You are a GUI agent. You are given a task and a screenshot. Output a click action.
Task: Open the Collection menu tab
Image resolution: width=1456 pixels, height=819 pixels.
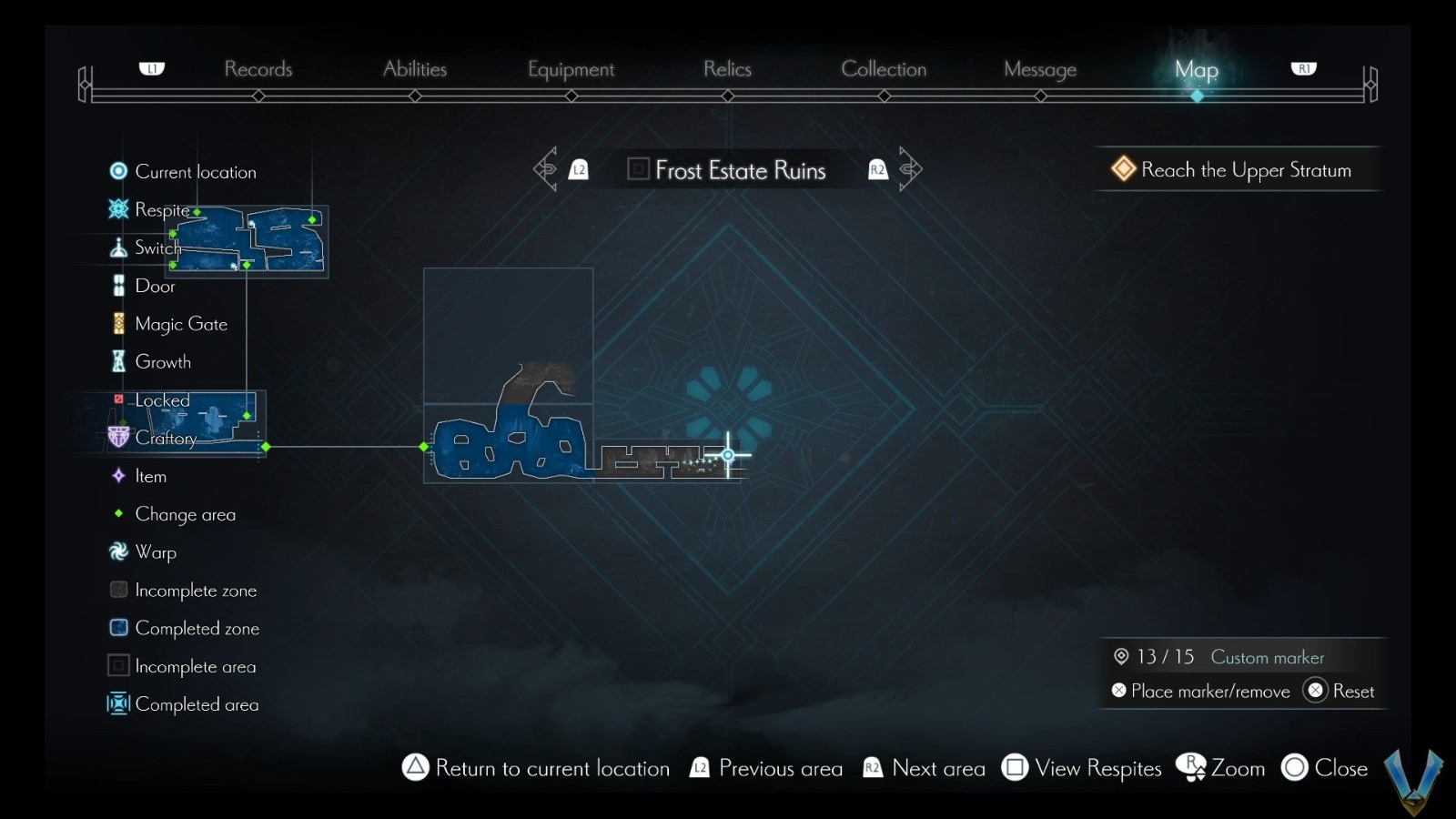884,69
